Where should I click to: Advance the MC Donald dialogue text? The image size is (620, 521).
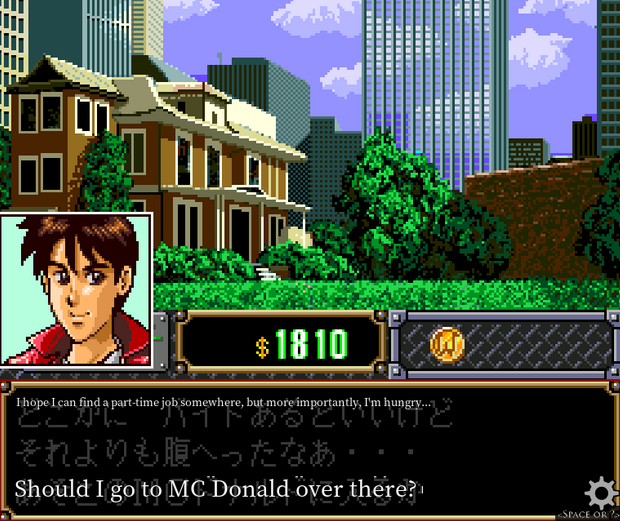tap(215, 490)
